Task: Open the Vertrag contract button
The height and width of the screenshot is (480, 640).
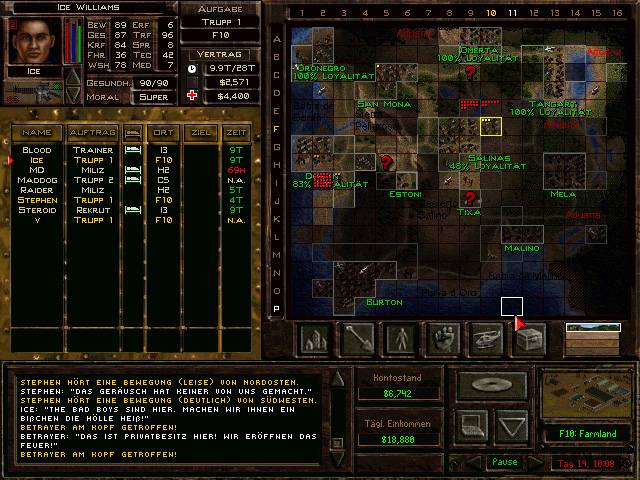Action: (217, 53)
